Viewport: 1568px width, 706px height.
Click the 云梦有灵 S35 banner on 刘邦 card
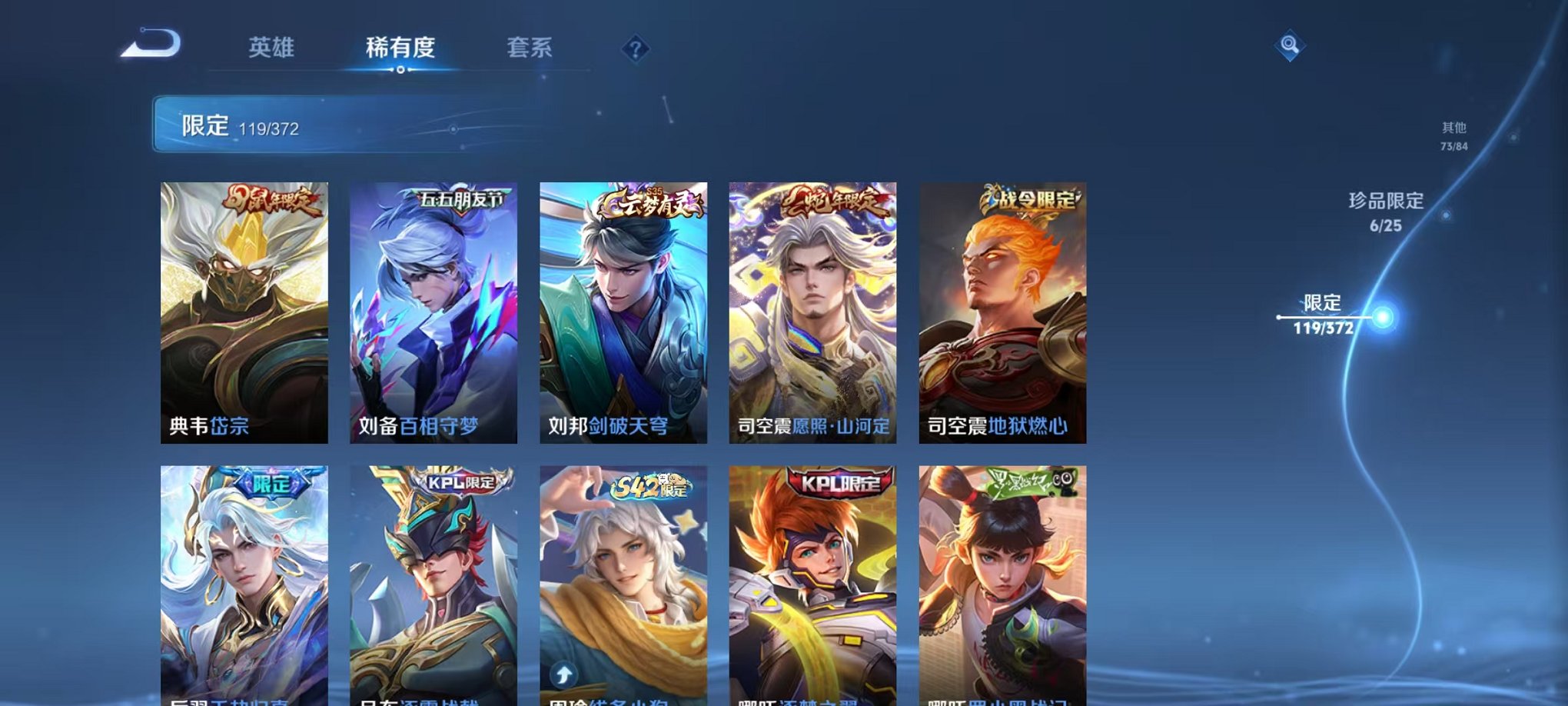click(x=653, y=204)
